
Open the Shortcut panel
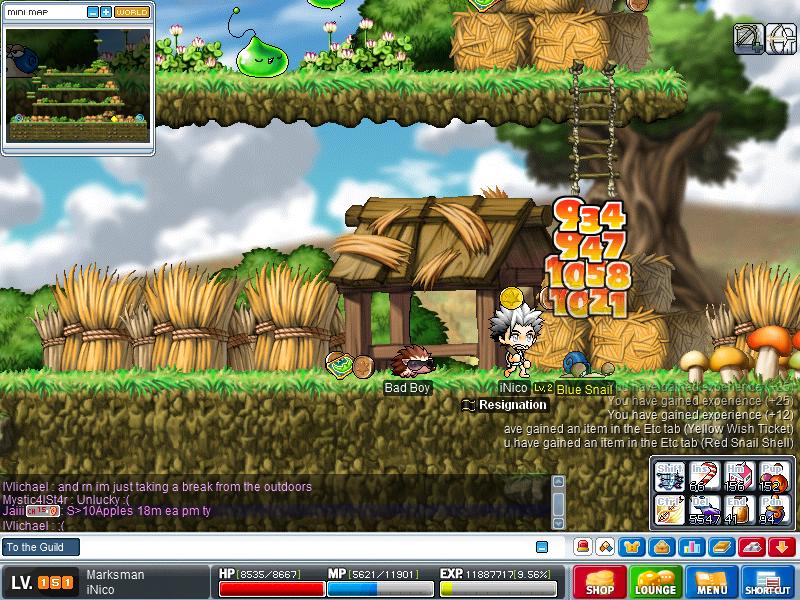point(768,582)
